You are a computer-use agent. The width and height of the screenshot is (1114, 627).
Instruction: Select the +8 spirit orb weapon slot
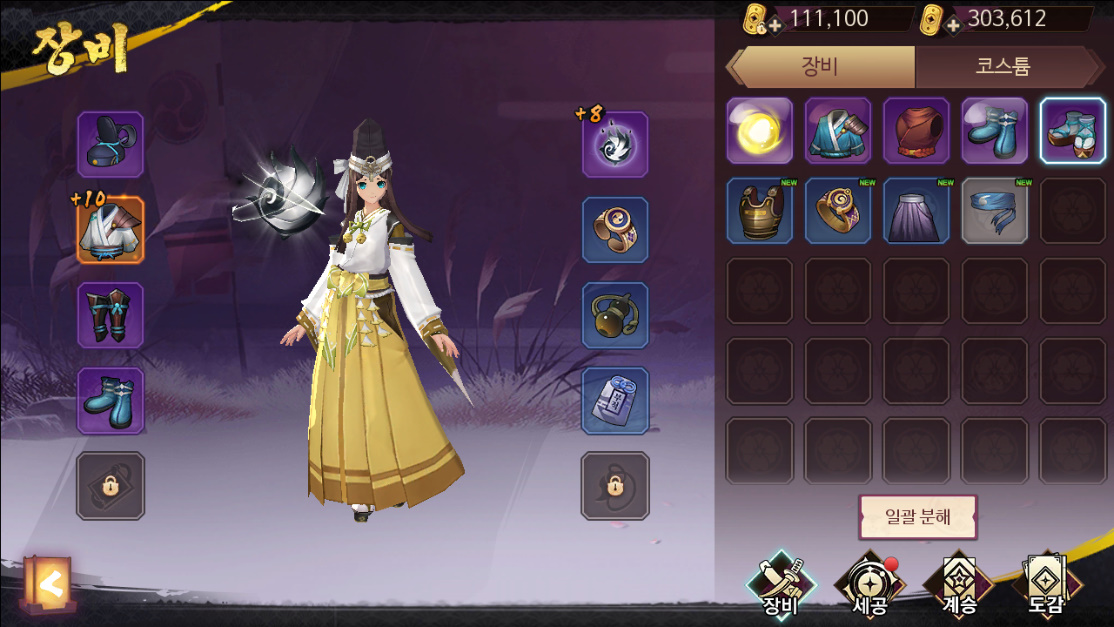[615, 145]
